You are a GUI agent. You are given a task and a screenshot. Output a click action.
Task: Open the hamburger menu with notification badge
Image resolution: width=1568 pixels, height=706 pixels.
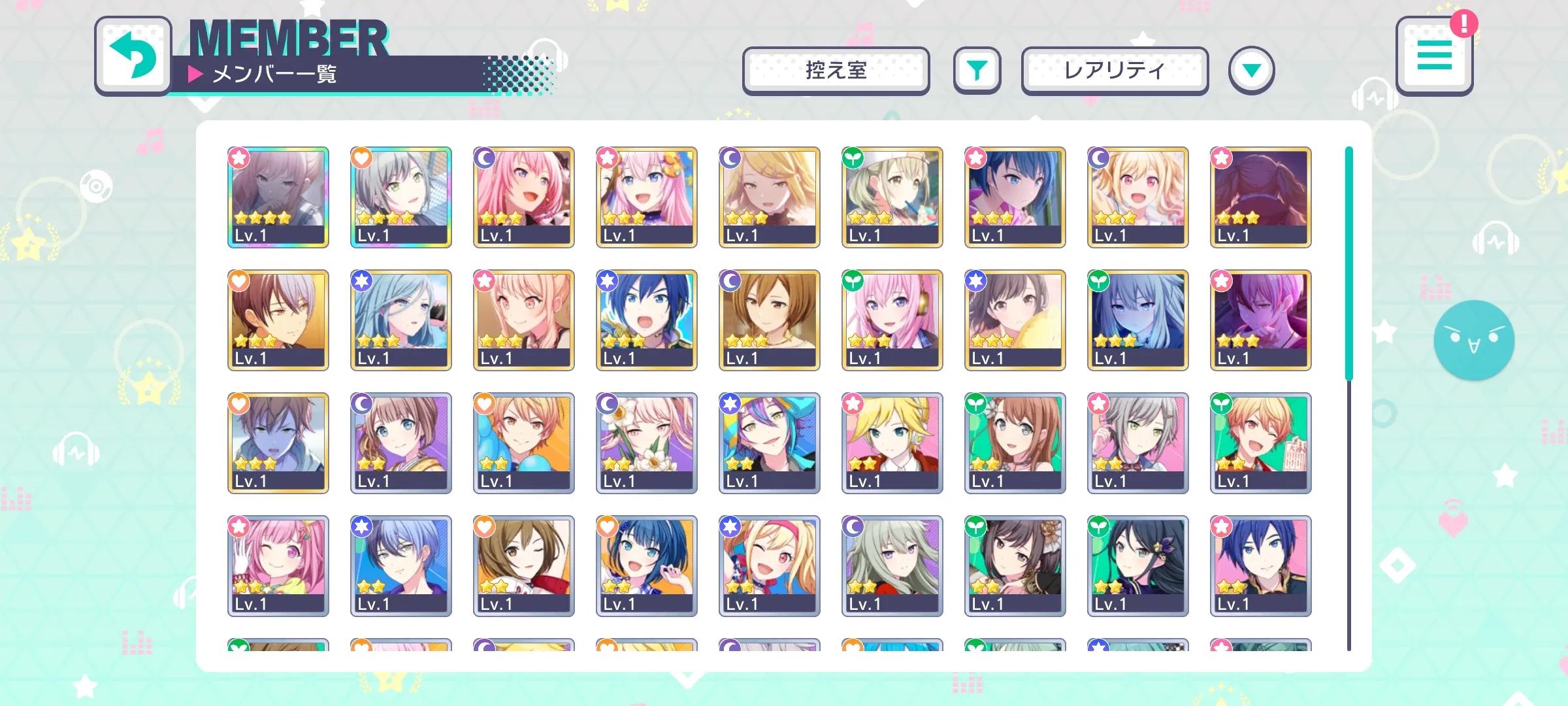[x=1434, y=56]
